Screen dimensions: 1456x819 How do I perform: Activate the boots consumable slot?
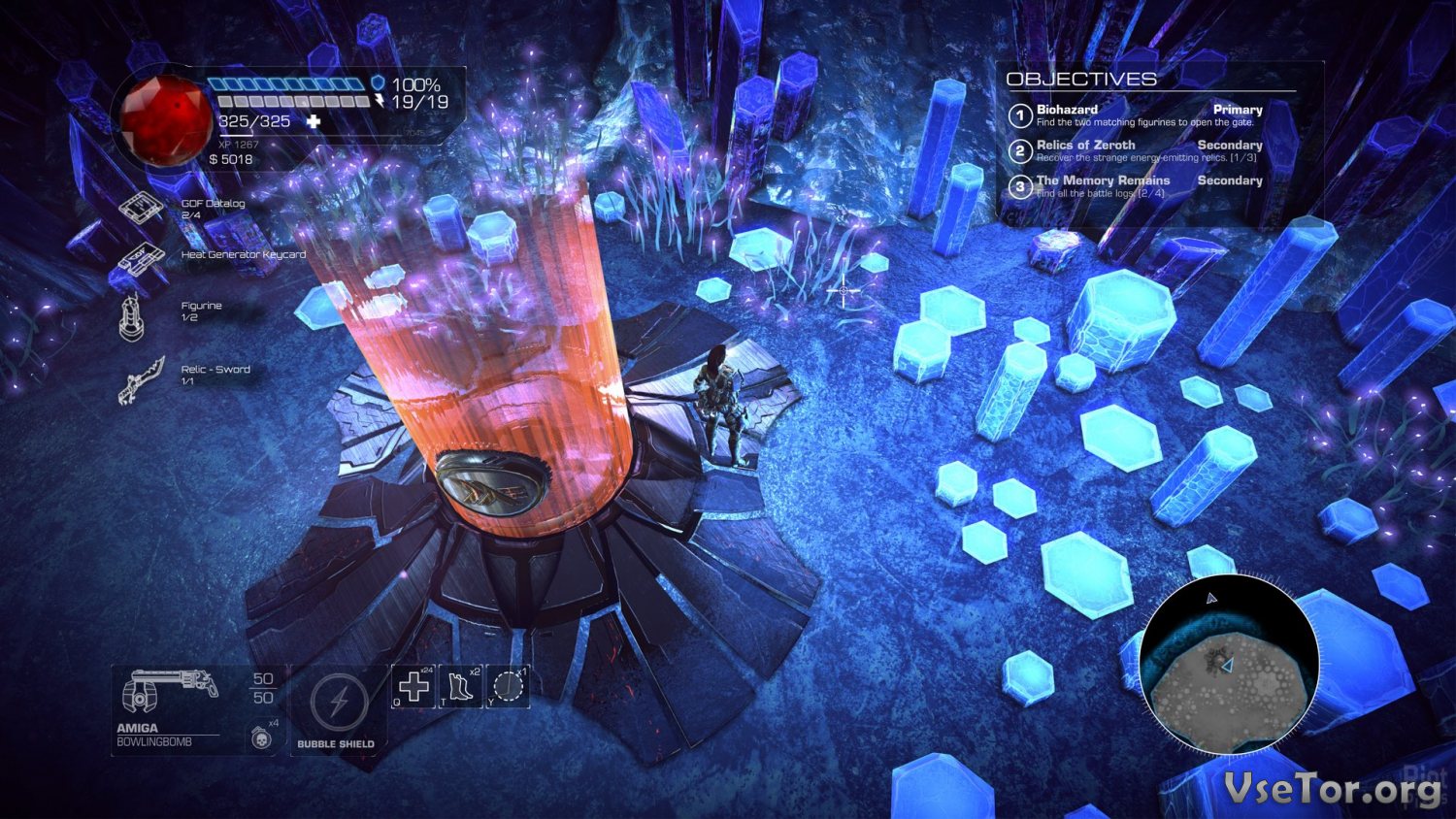pos(460,686)
